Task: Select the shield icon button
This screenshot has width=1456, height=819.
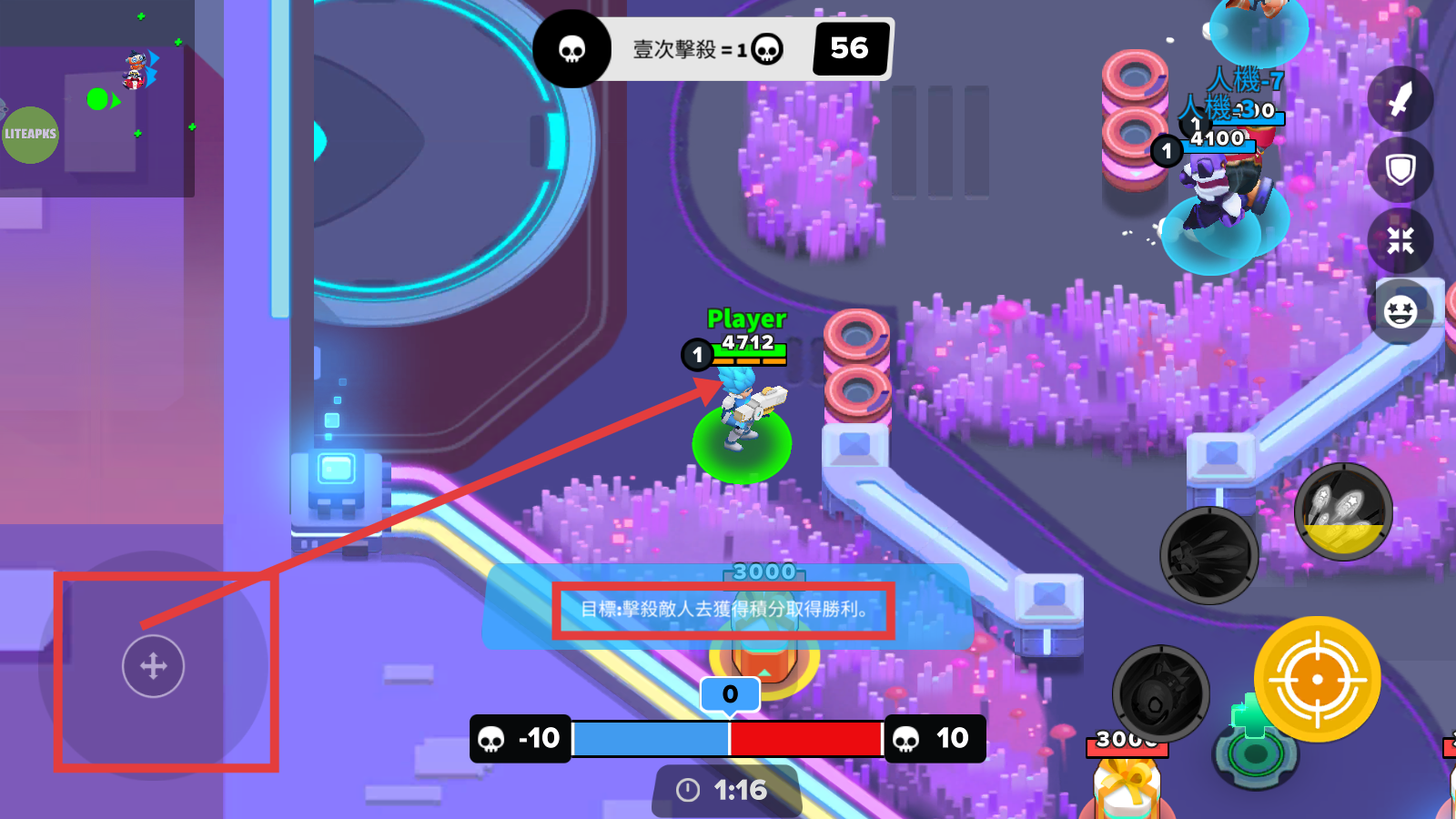Action: 1400,170
